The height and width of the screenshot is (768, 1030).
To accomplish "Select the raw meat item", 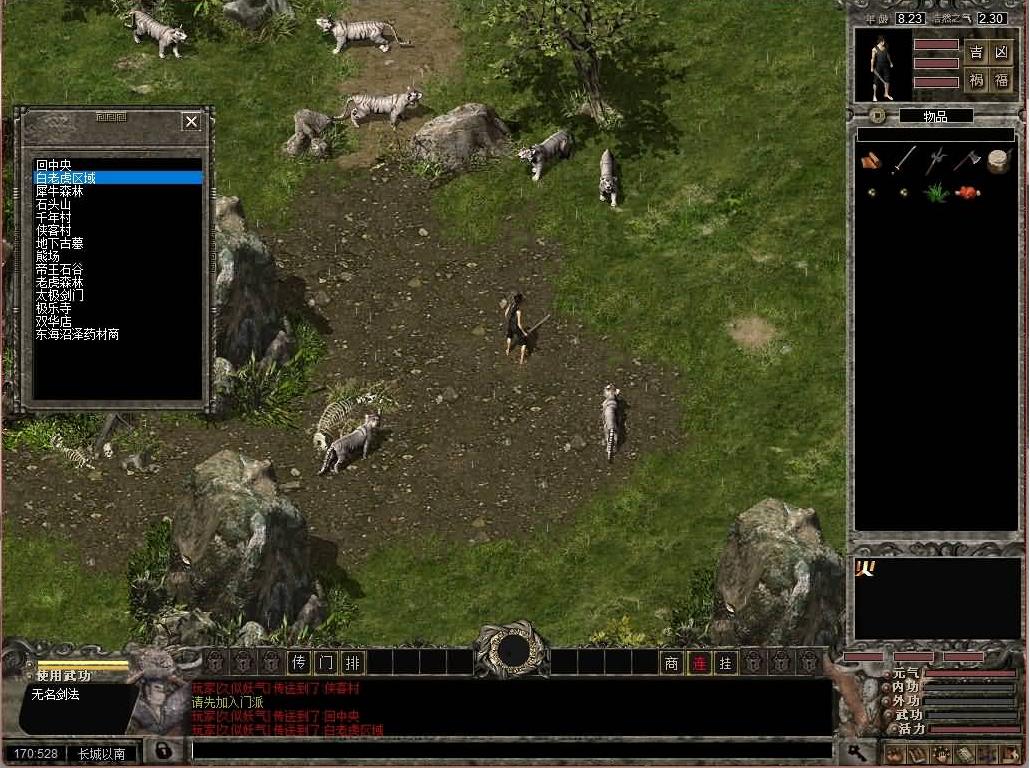I will 967,192.
